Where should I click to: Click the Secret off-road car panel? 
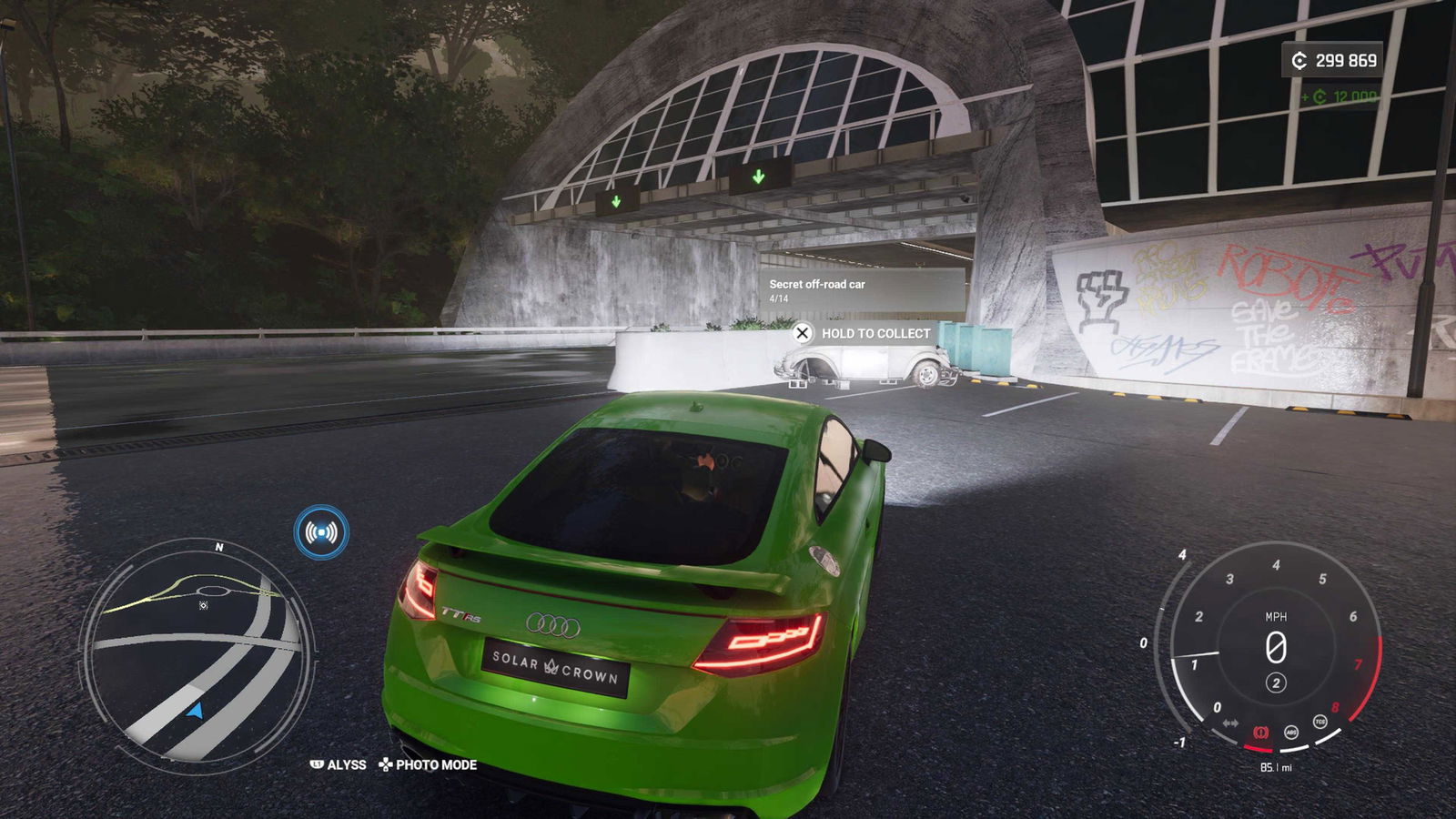click(861, 289)
